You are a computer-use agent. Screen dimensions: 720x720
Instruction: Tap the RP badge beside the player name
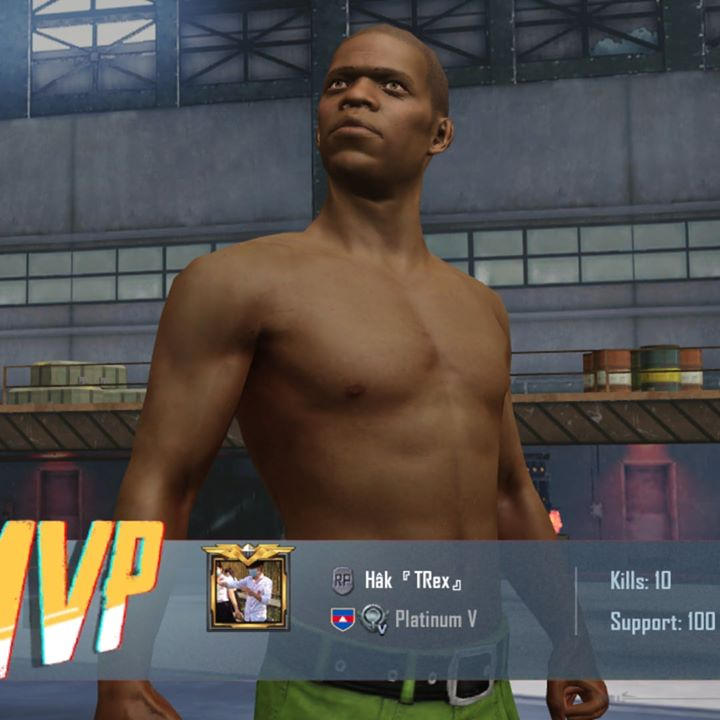point(343,581)
